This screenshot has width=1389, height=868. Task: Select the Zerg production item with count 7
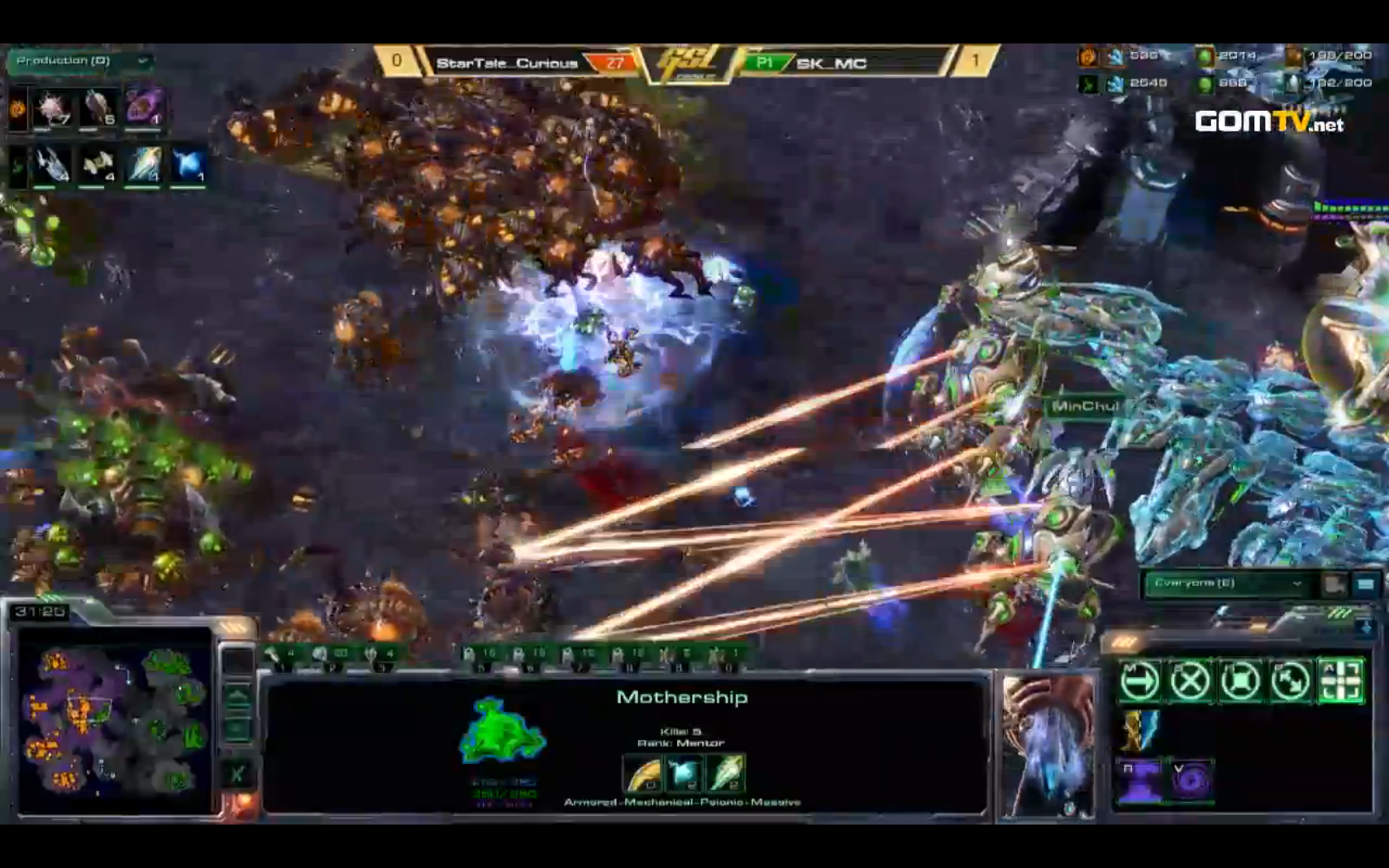[x=51, y=109]
